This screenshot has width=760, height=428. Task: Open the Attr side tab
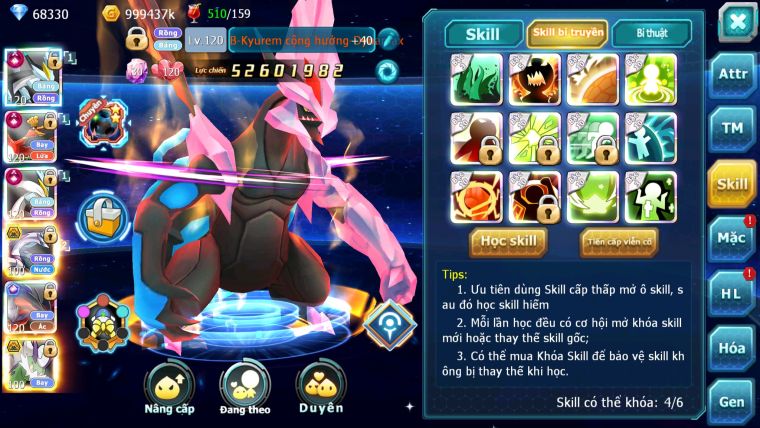click(x=732, y=76)
